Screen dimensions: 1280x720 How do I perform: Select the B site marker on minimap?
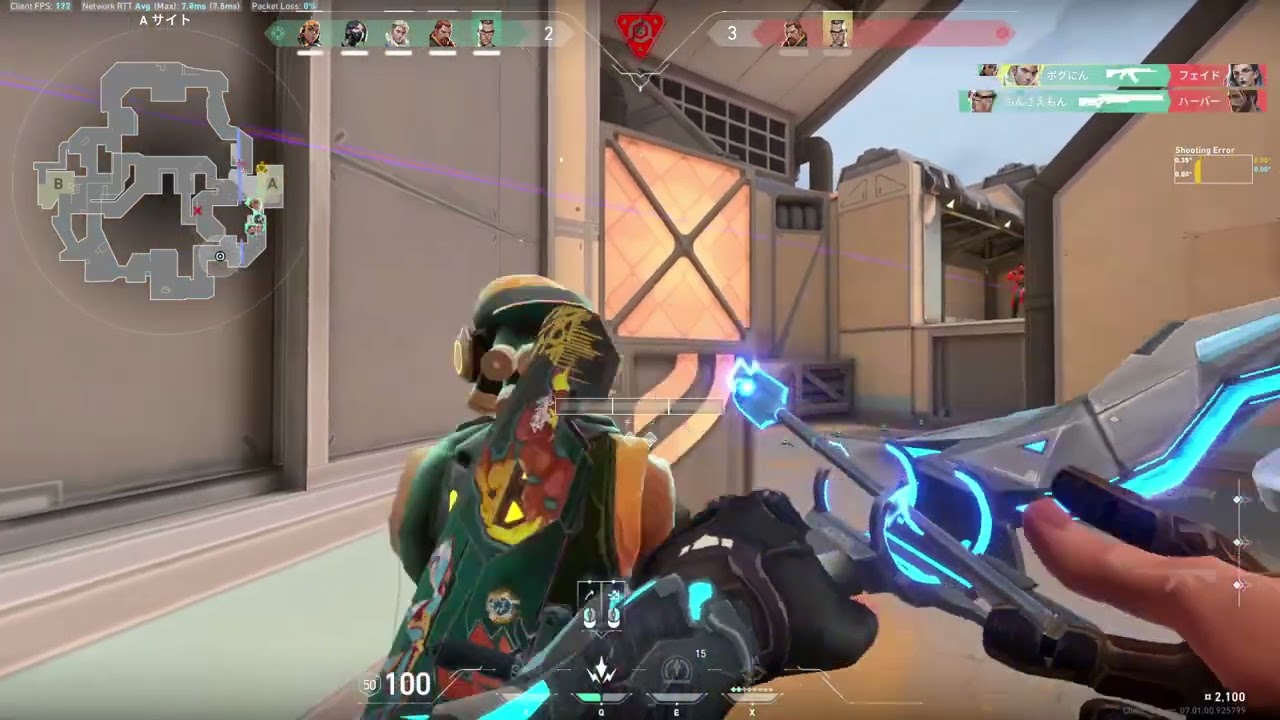(59, 184)
